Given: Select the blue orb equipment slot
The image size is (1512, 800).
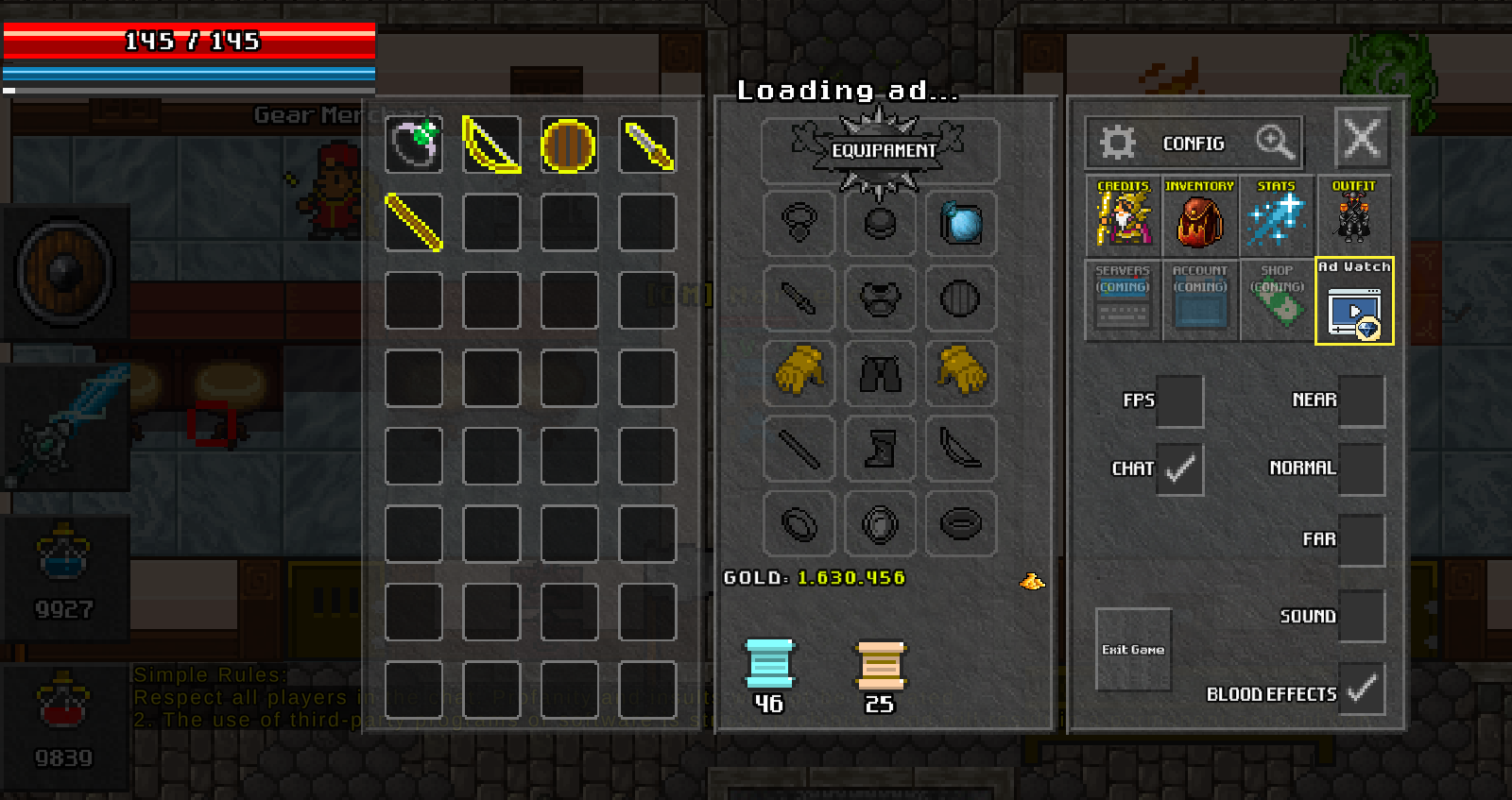Looking at the screenshot, I should pyautogui.click(x=961, y=224).
